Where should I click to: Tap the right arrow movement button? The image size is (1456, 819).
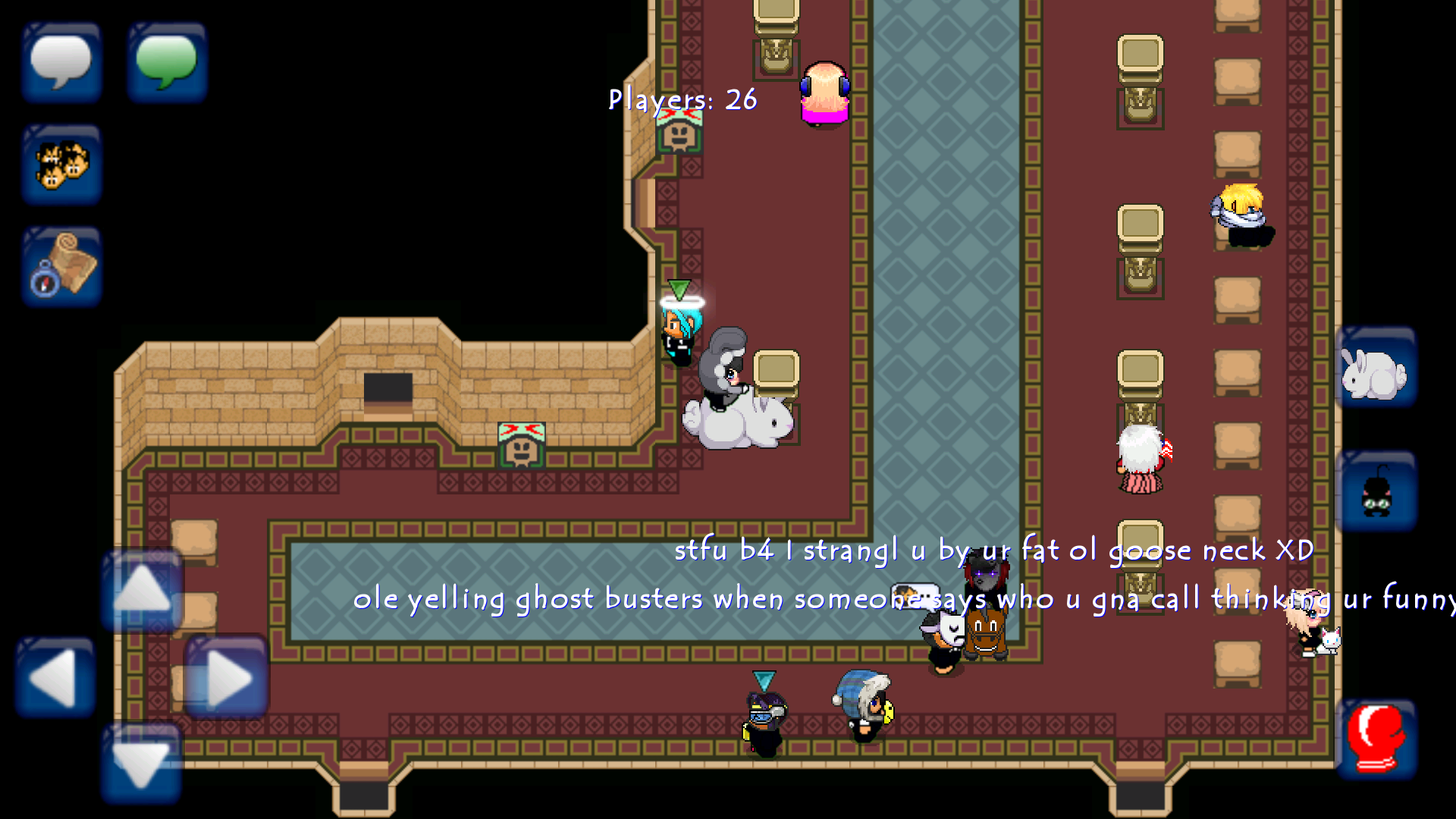[x=227, y=677]
